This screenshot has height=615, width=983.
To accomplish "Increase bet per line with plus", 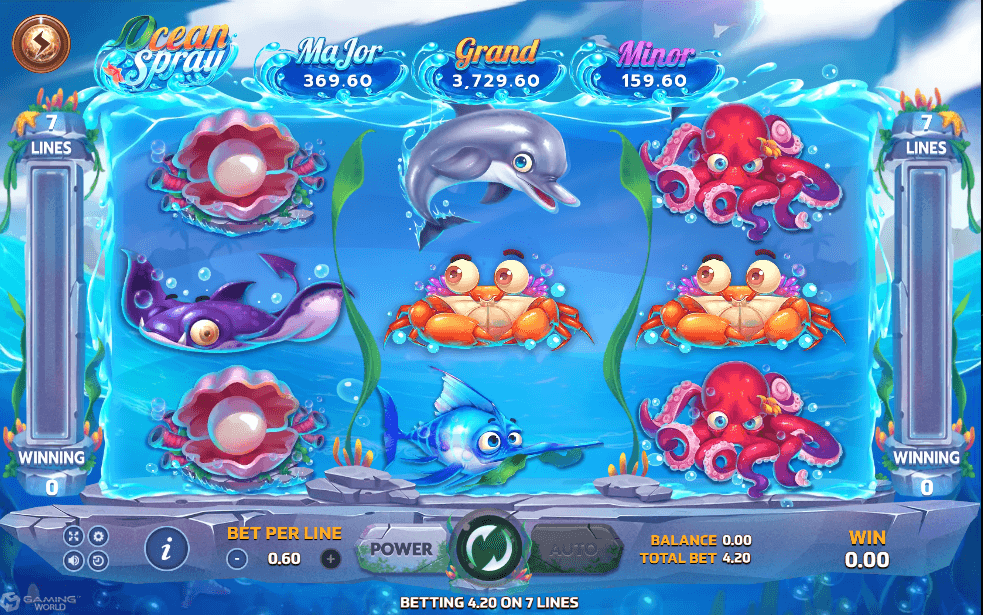I will 331,559.
